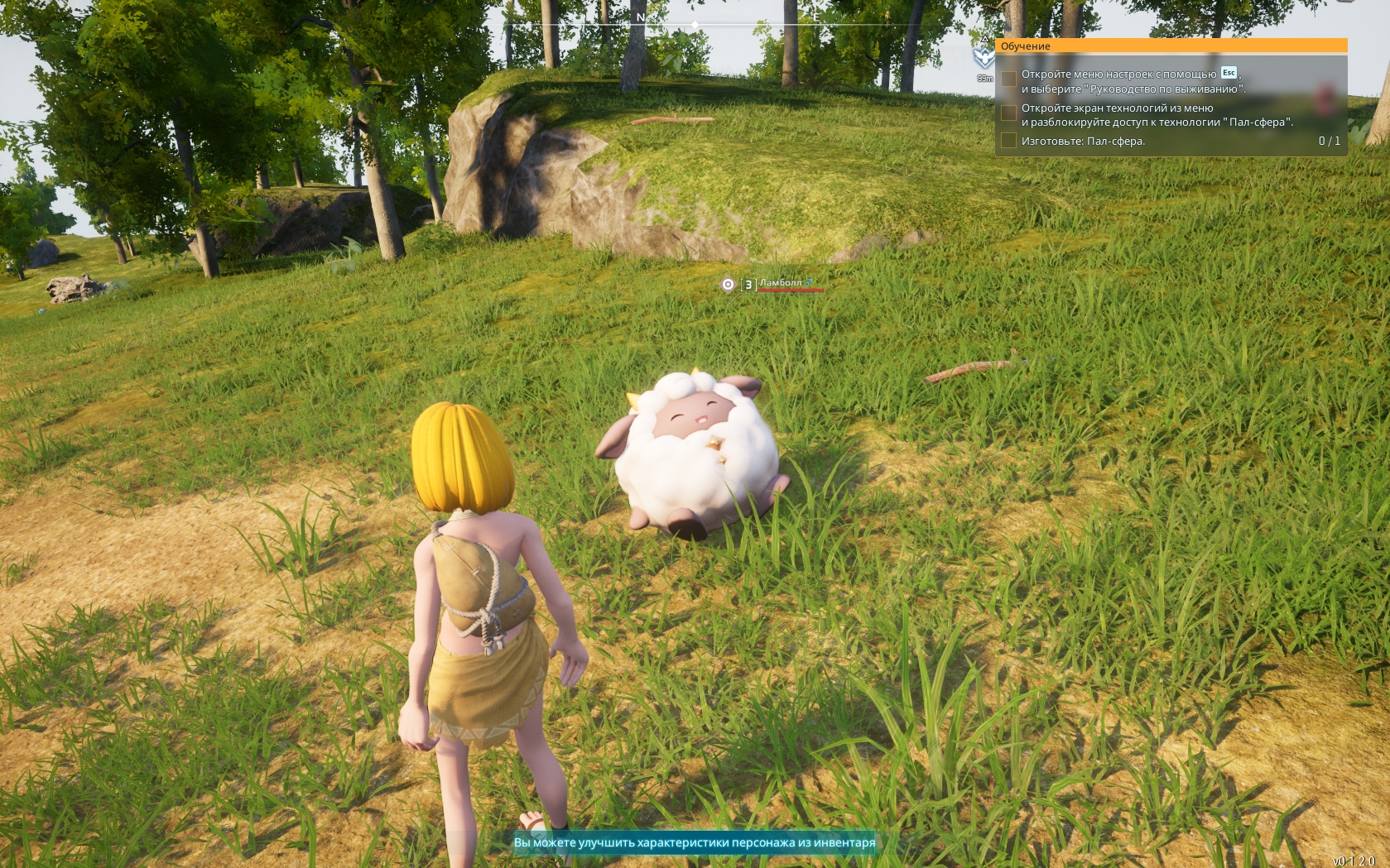This screenshot has height=868, width=1390.
Task: Tick the checkbox for Изготовьте: Пал-сфера
Action: coord(1008,141)
